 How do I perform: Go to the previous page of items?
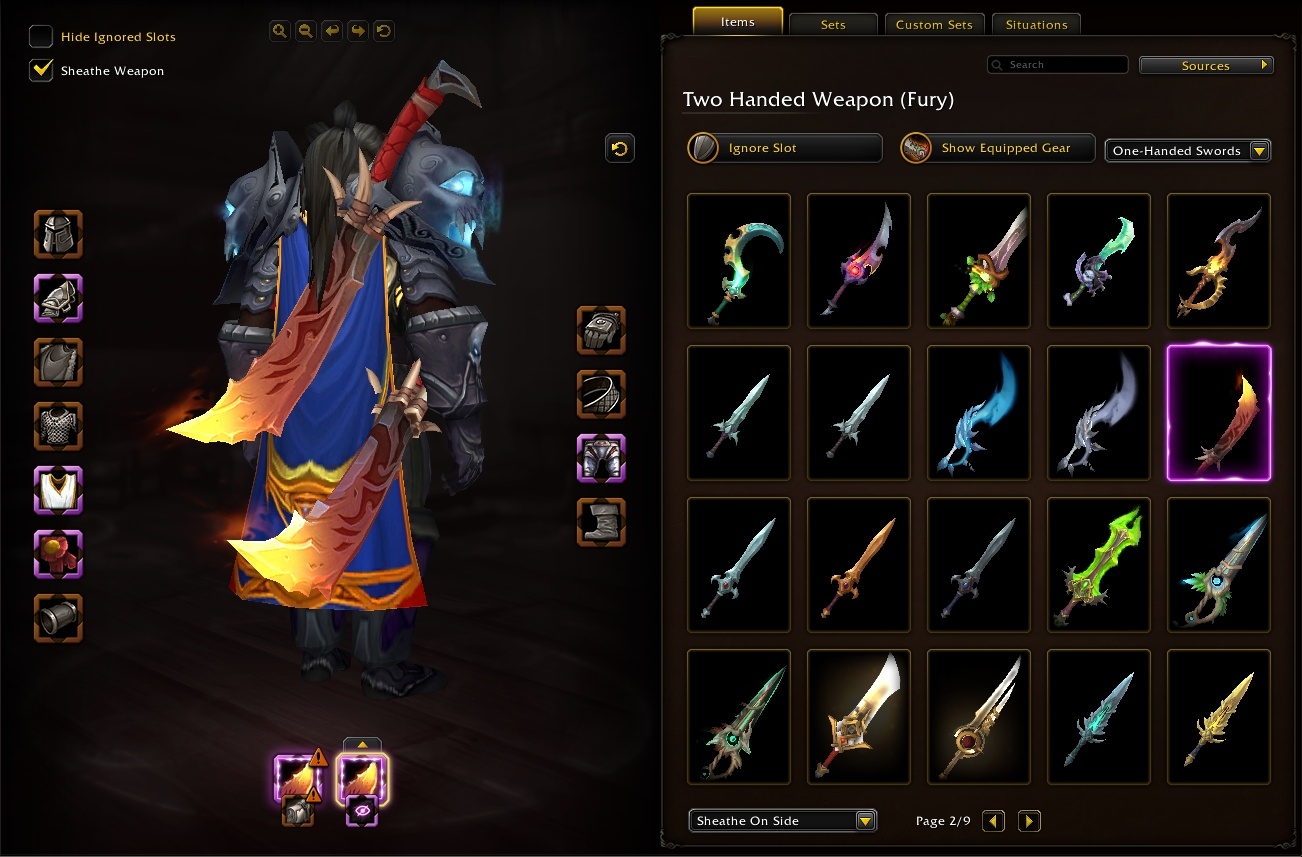(993, 821)
